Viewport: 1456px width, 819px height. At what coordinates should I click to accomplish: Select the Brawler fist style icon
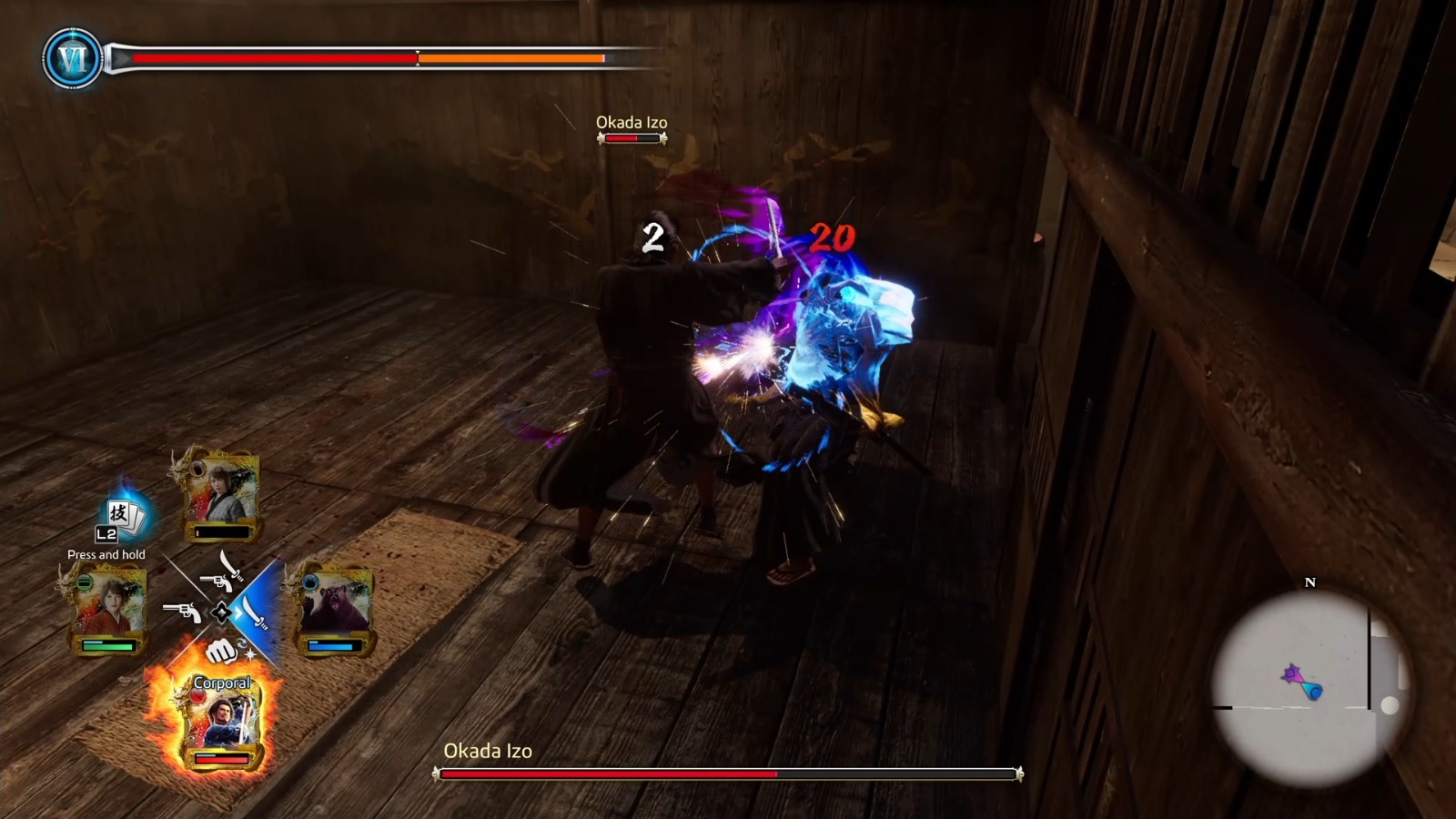pyautogui.click(x=220, y=651)
